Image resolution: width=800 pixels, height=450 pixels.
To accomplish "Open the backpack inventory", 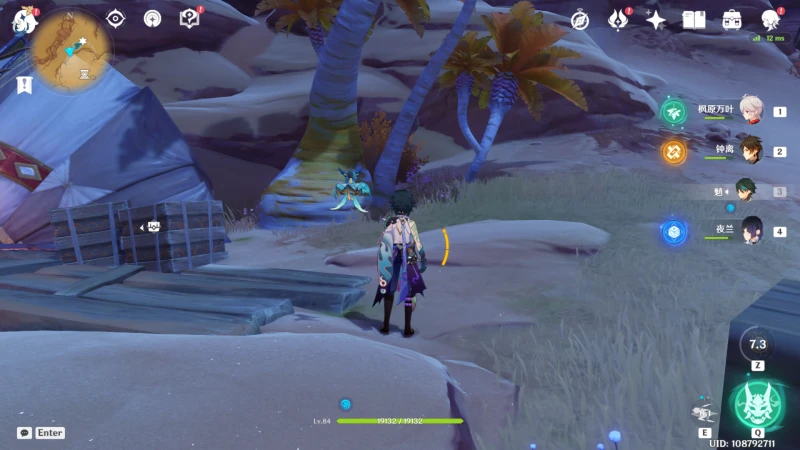I will point(732,20).
